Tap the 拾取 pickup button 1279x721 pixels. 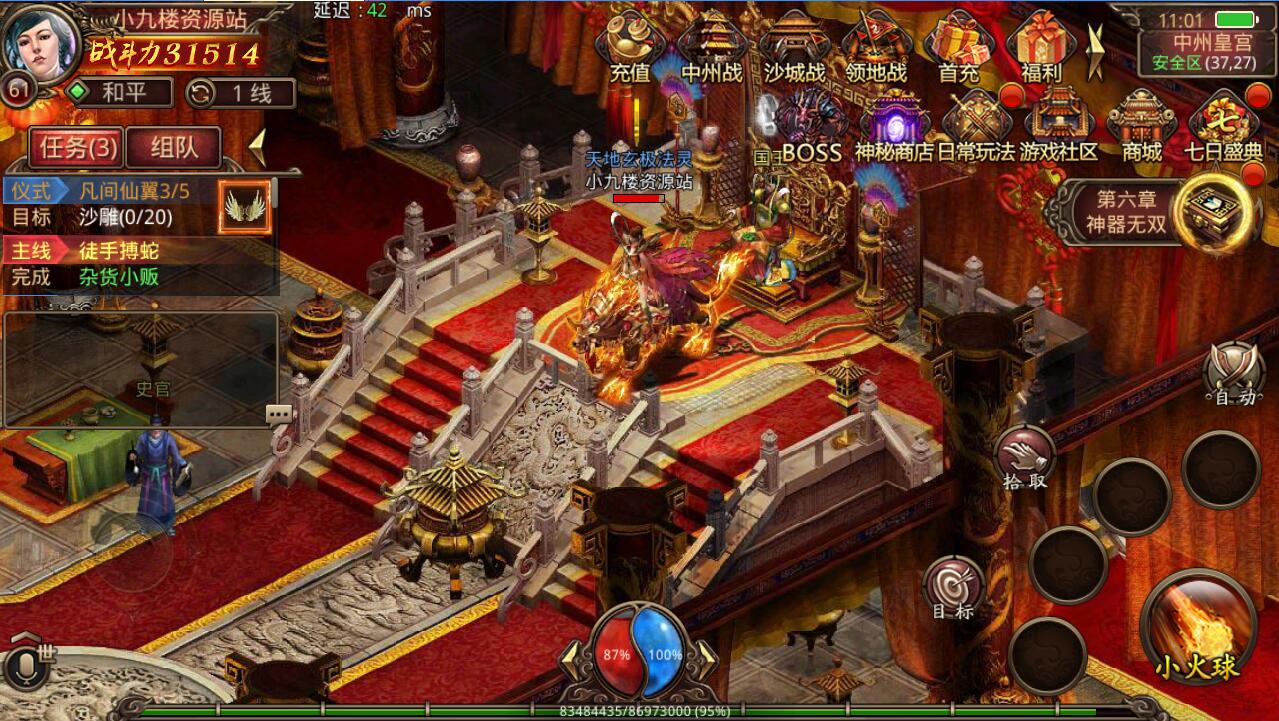1025,458
